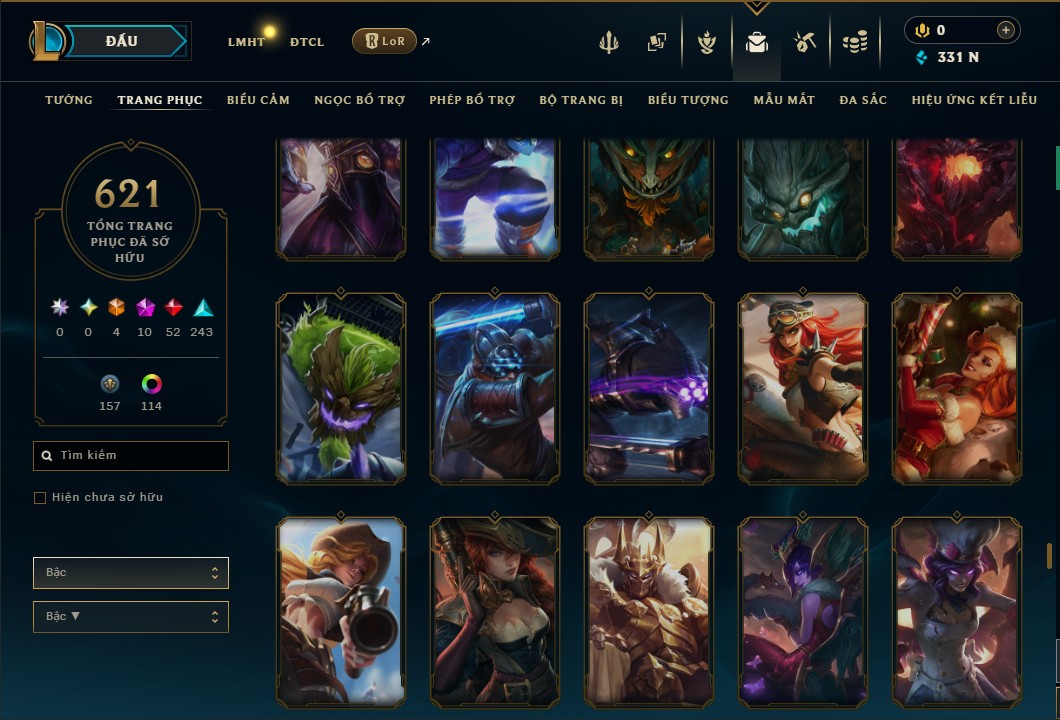Viewport: 1060px width, 720px height.
Task: Open the loot hammer icon
Action: click(x=805, y=42)
